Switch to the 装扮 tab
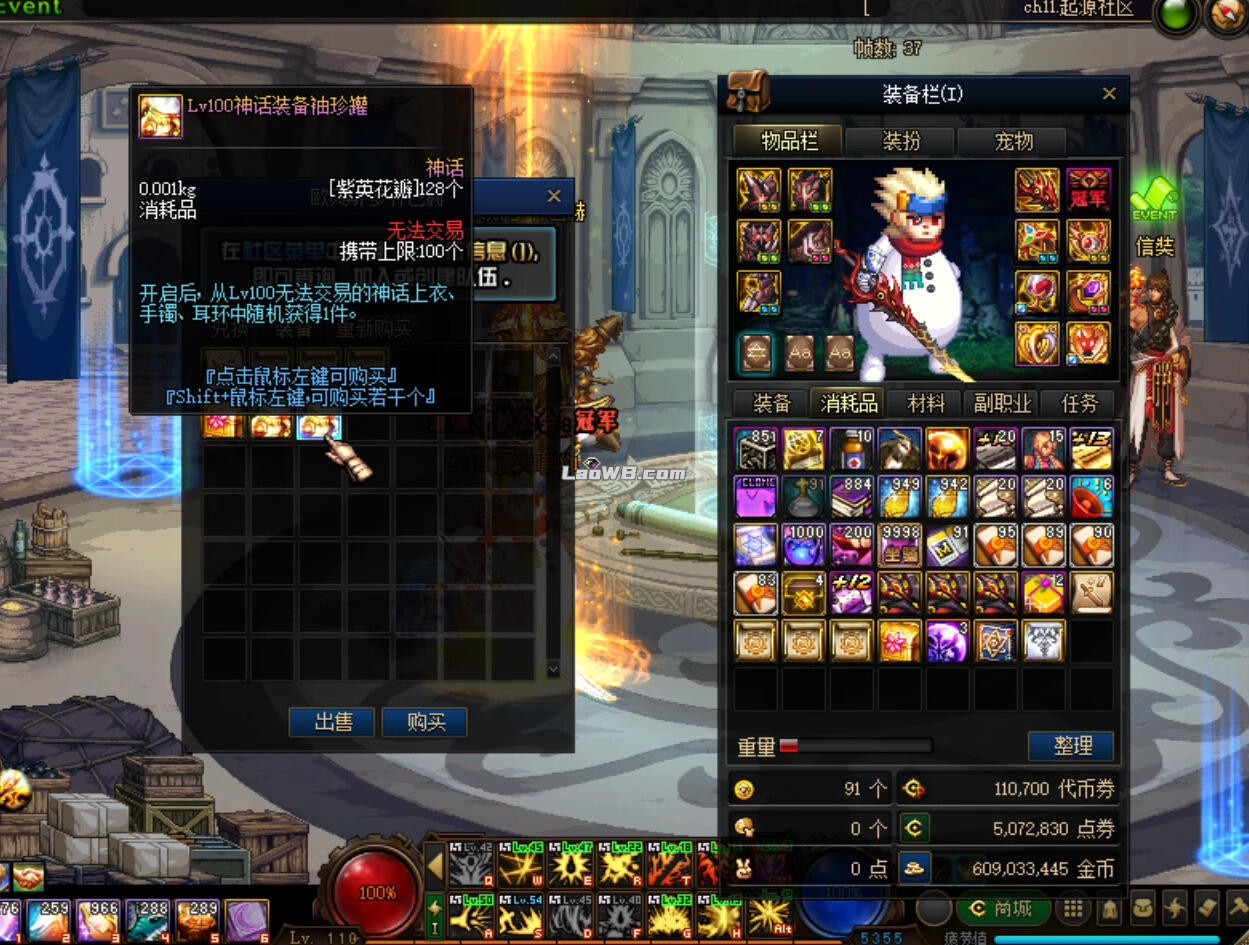 pyautogui.click(x=901, y=141)
